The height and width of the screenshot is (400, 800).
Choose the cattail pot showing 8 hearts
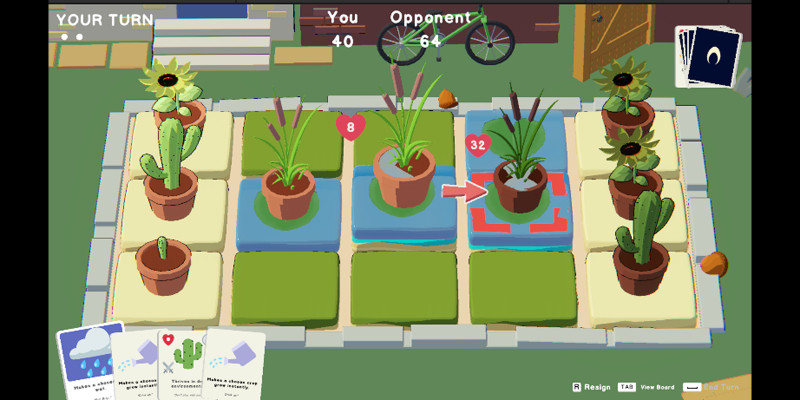click(x=404, y=175)
